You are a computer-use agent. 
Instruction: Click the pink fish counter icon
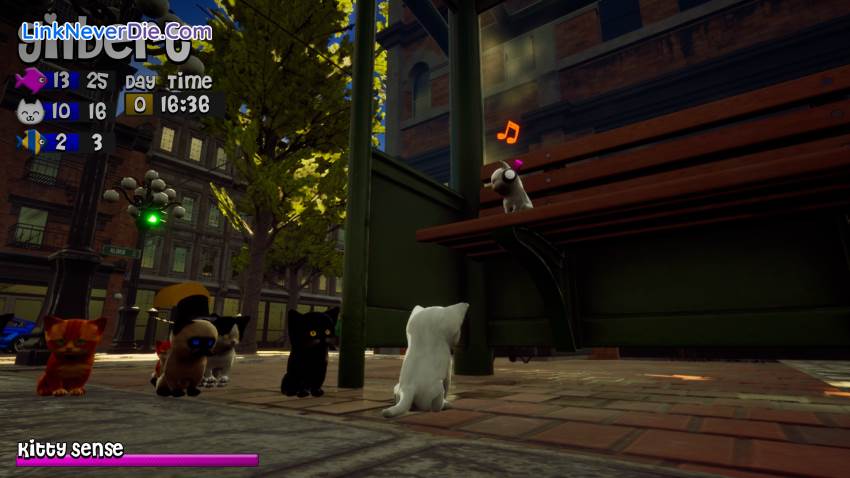pyautogui.click(x=32, y=80)
